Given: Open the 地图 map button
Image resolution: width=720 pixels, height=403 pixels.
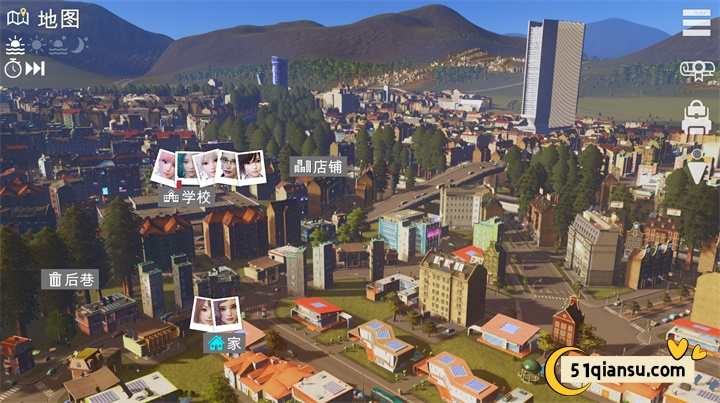Looking at the screenshot, I should [x=45, y=17].
